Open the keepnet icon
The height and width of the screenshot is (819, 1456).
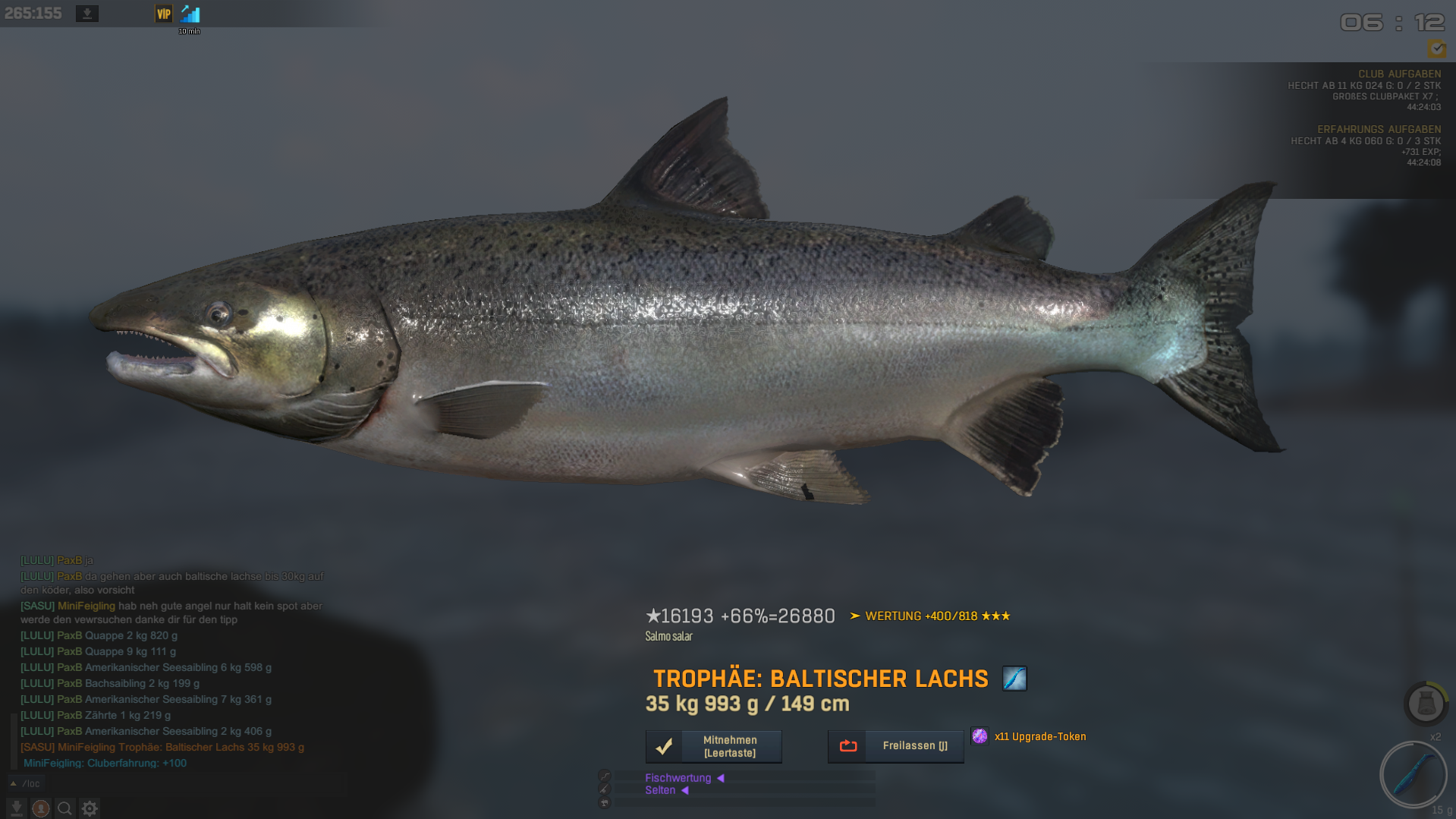coord(1426,703)
